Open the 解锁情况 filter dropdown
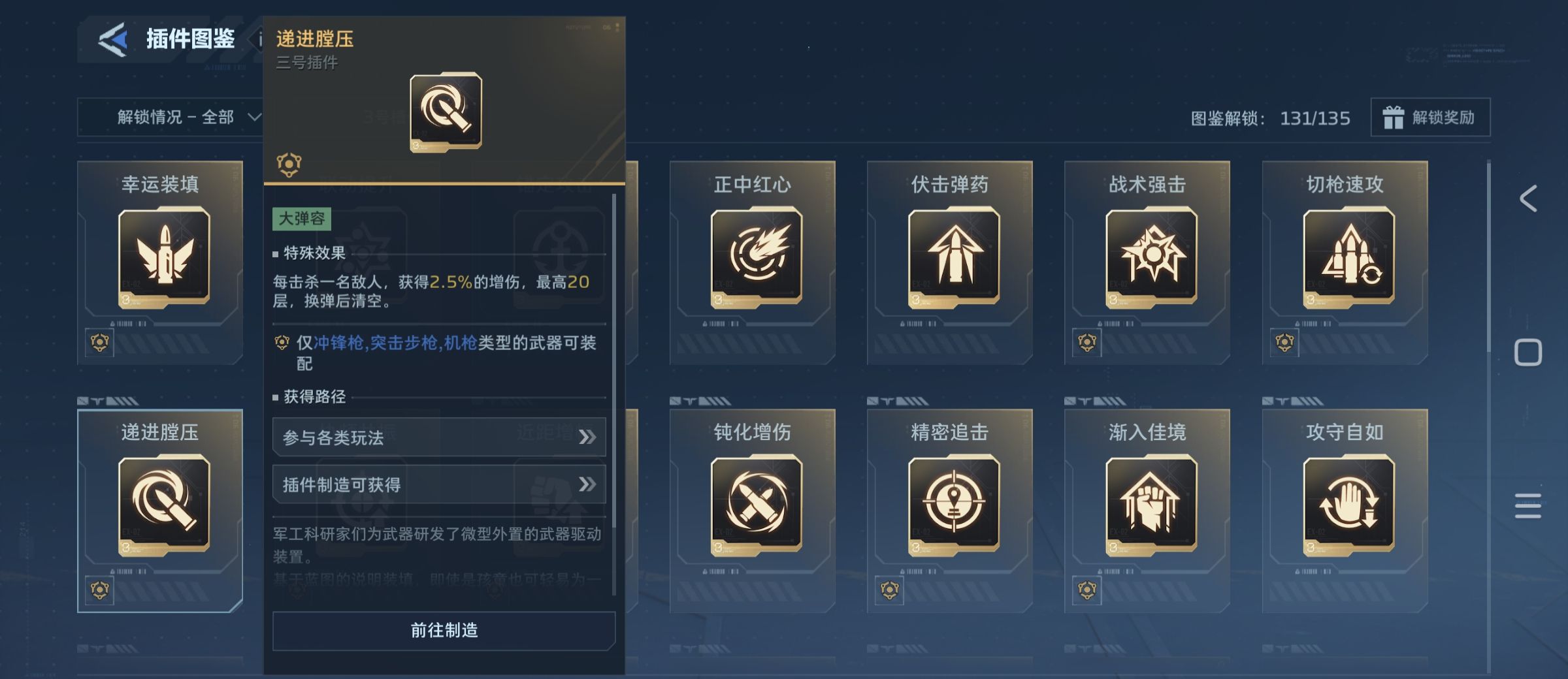This screenshot has width=1568, height=679. [x=176, y=118]
